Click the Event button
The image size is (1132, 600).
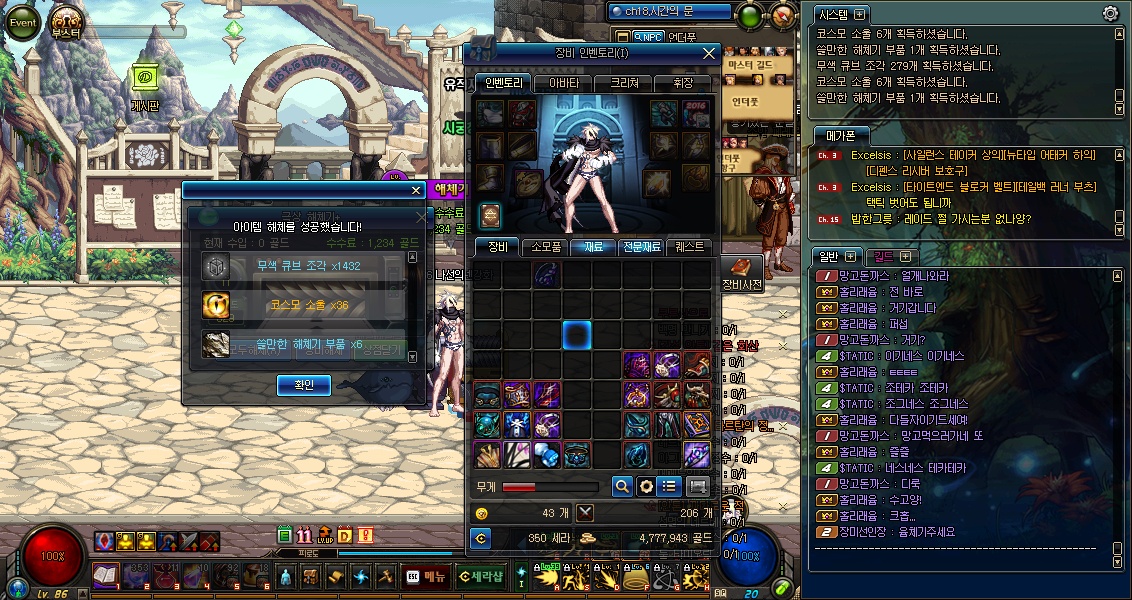point(22,21)
